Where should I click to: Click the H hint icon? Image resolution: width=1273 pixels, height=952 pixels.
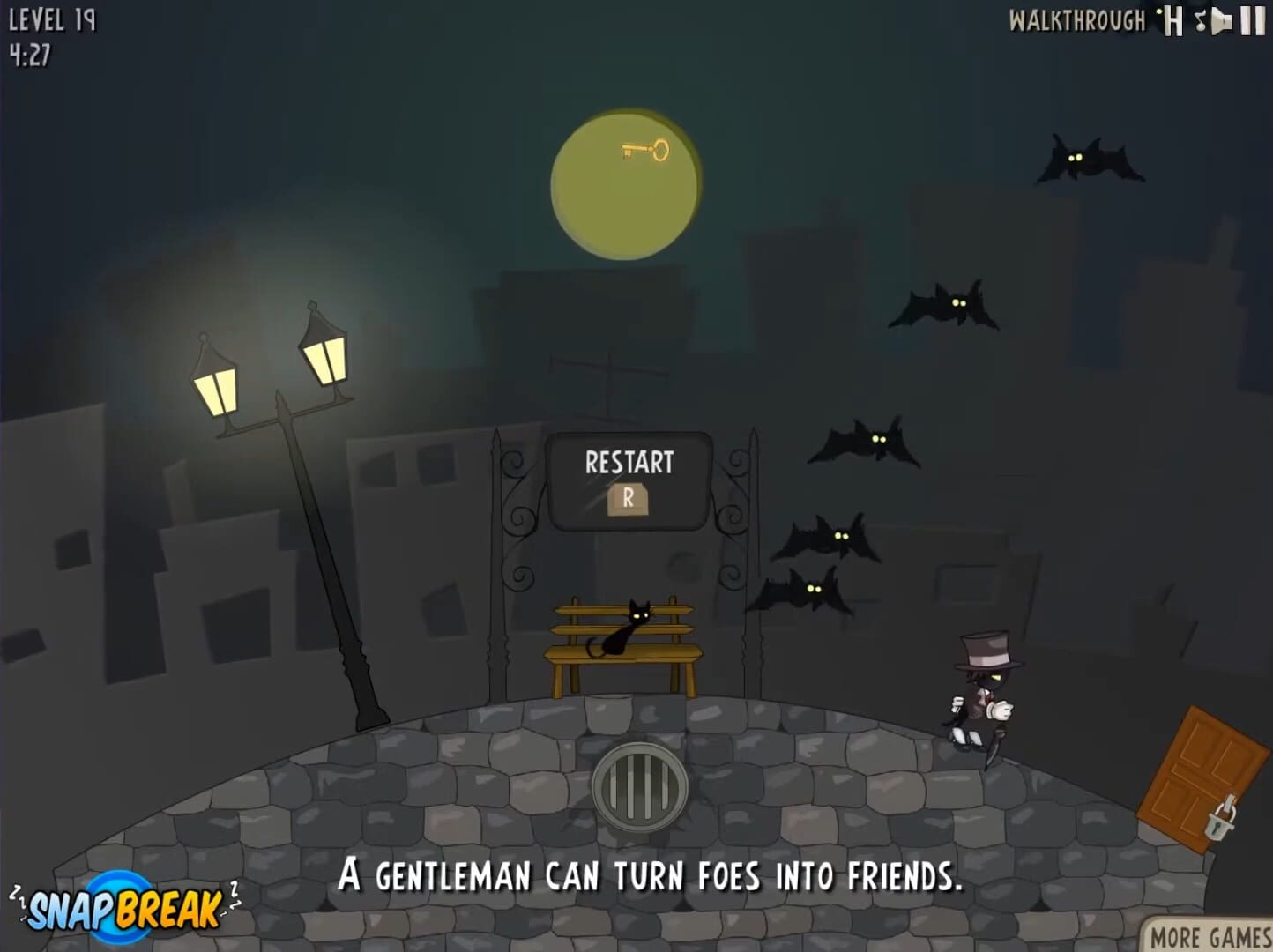click(x=1172, y=20)
